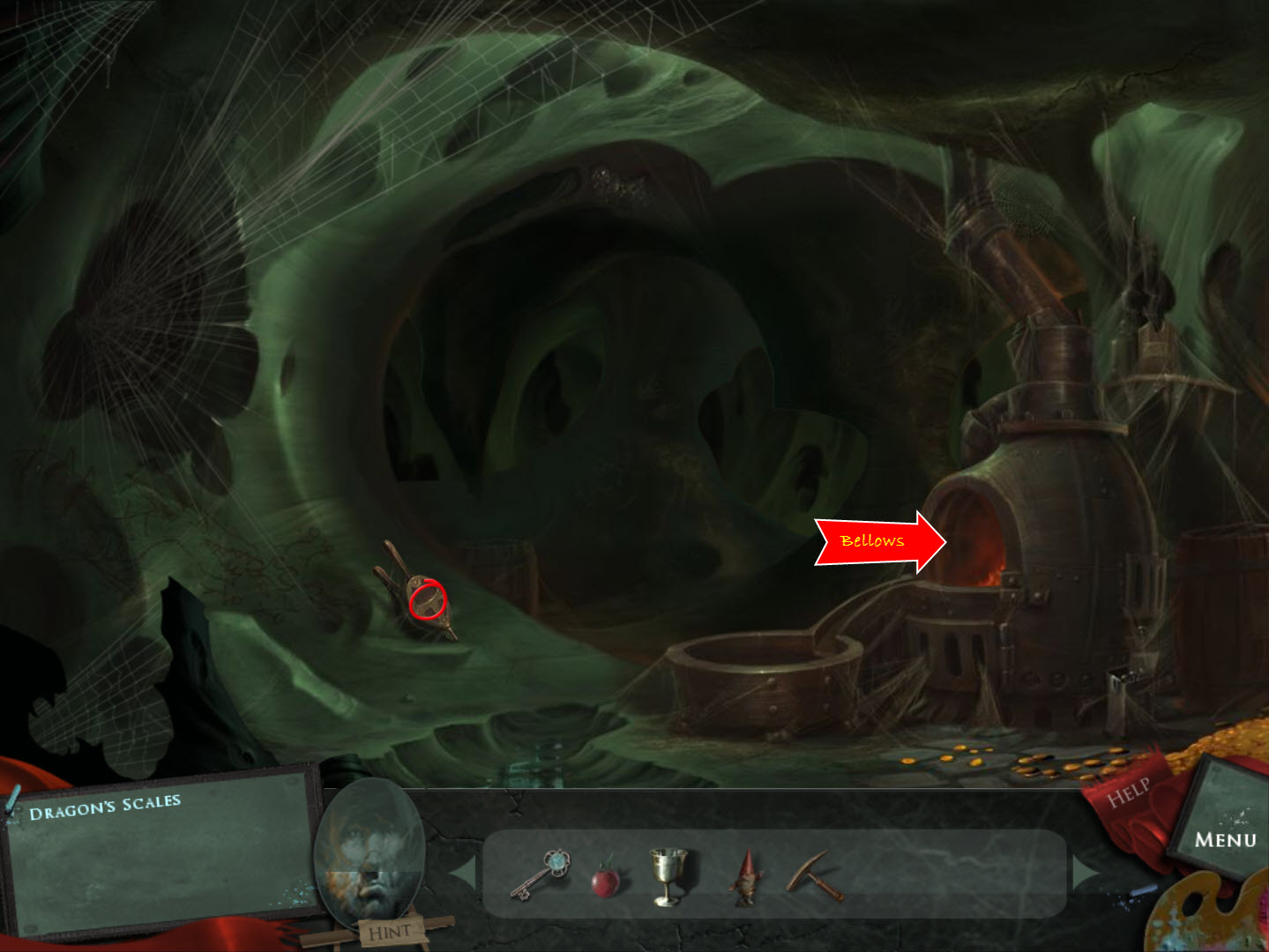The width and height of the screenshot is (1269, 952).
Task: Click the red Bellows arrow pointer
Action: (x=877, y=541)
